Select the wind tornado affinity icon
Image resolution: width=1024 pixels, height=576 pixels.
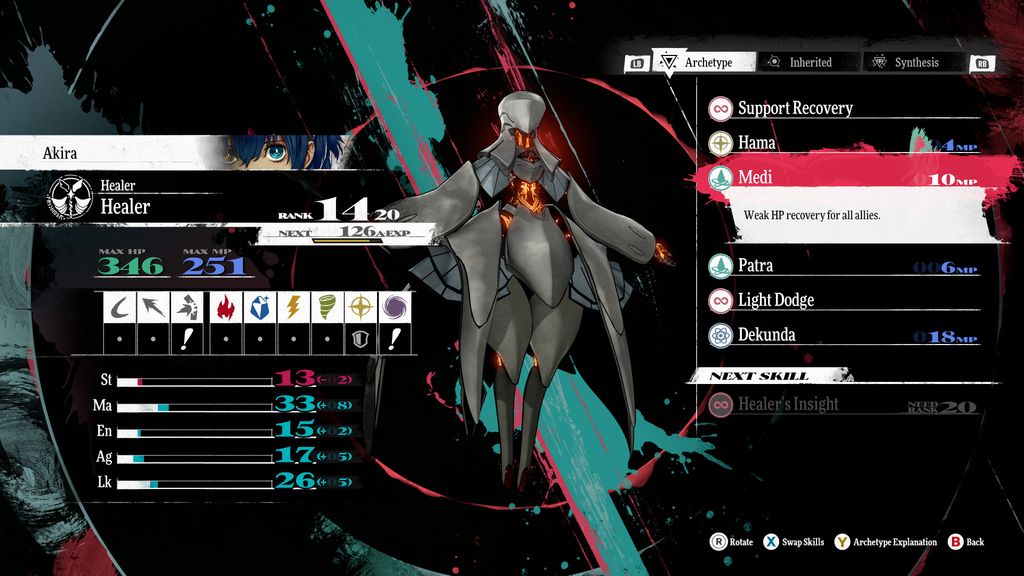326,308
